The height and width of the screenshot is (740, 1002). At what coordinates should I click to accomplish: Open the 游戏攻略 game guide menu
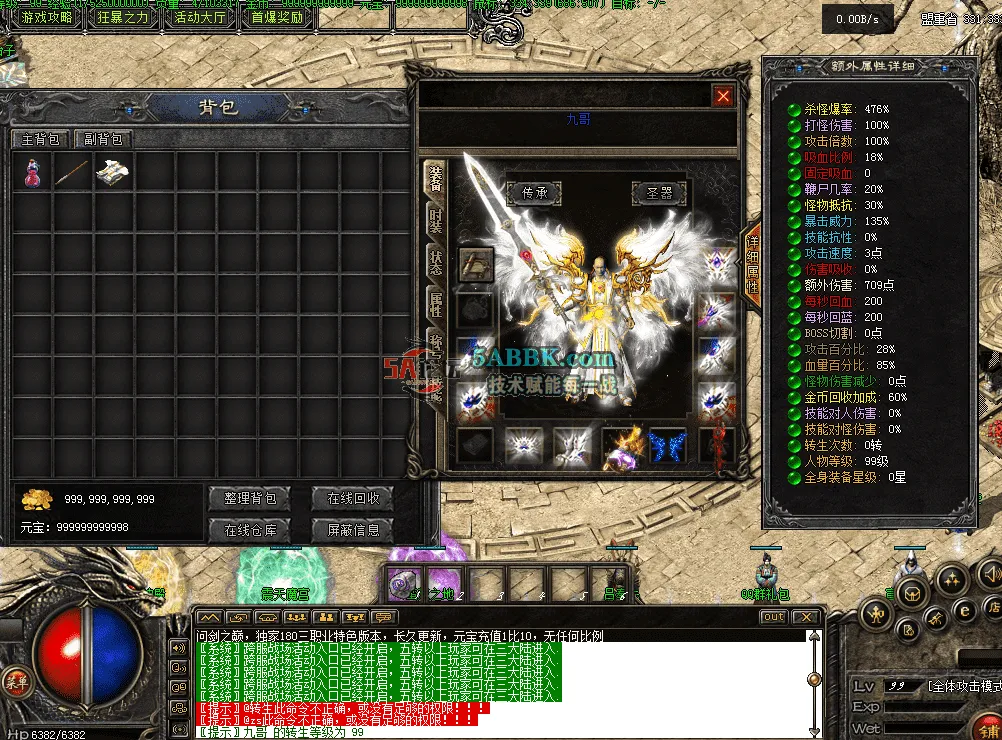click(46, 17)
